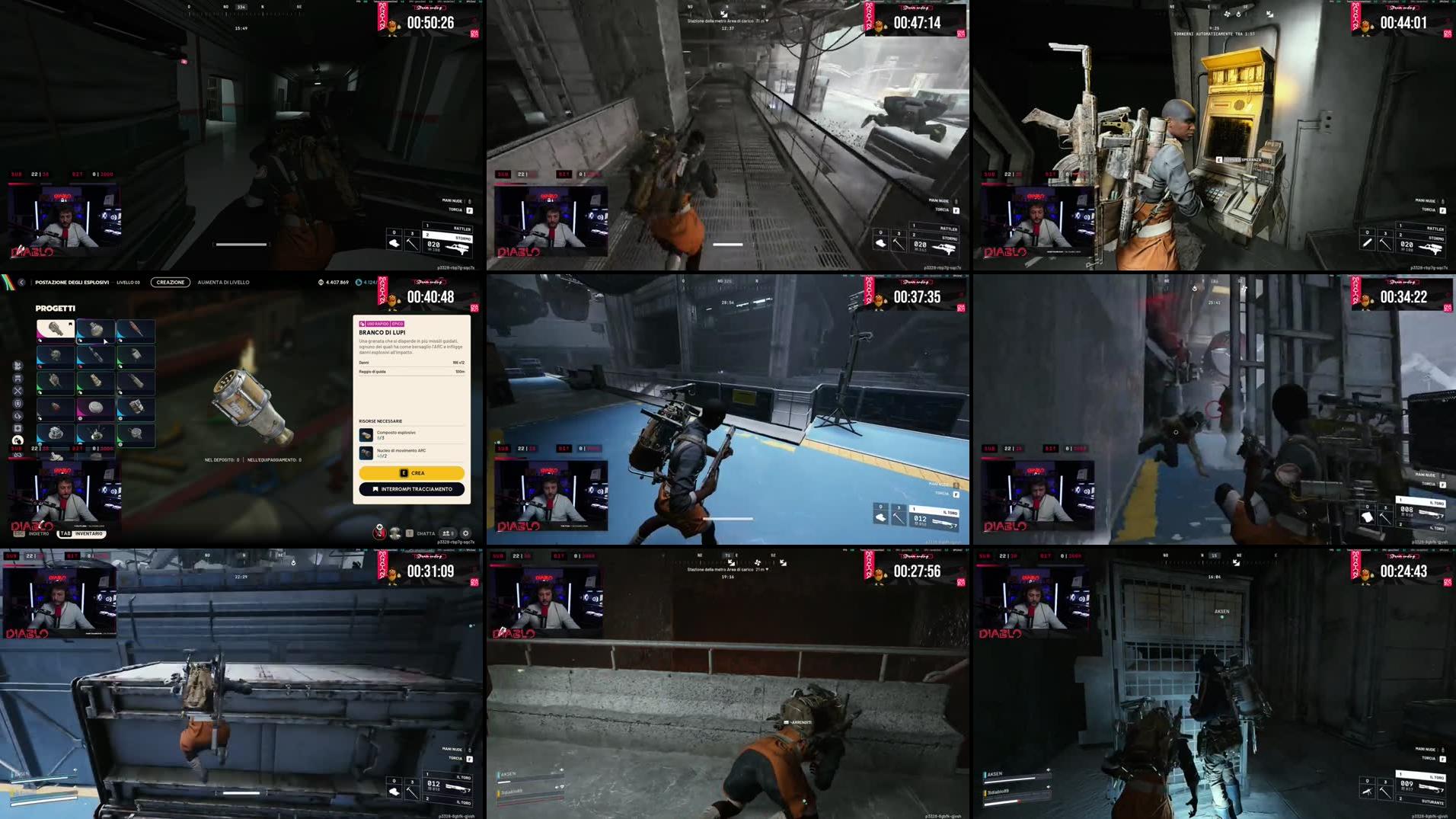Viewport: 1456px width, 819px height.
Task: Open AUMENTA DI LIVELLO
Action: tap(222, 282)
